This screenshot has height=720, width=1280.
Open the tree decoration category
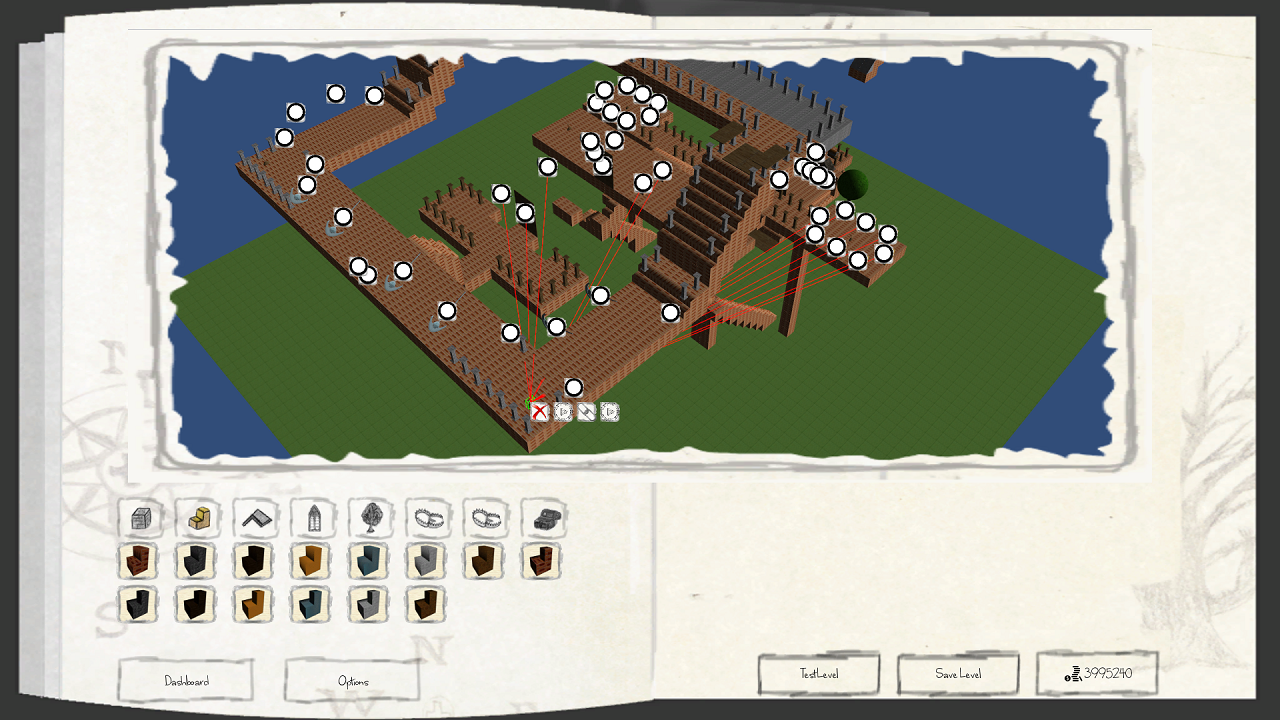tap(371, 519)
